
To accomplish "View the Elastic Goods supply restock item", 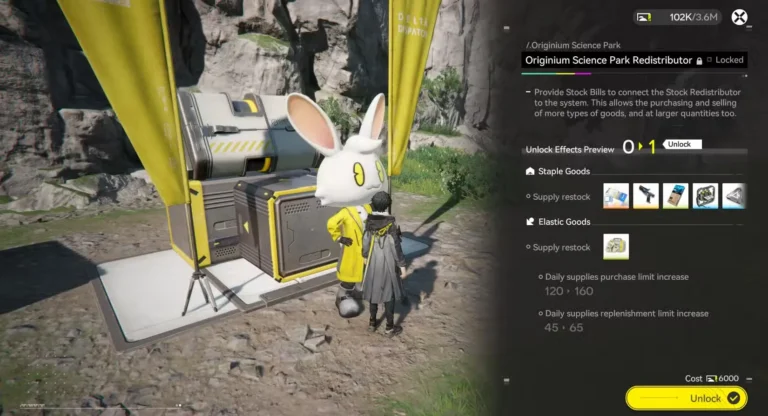I will (616, 246).
